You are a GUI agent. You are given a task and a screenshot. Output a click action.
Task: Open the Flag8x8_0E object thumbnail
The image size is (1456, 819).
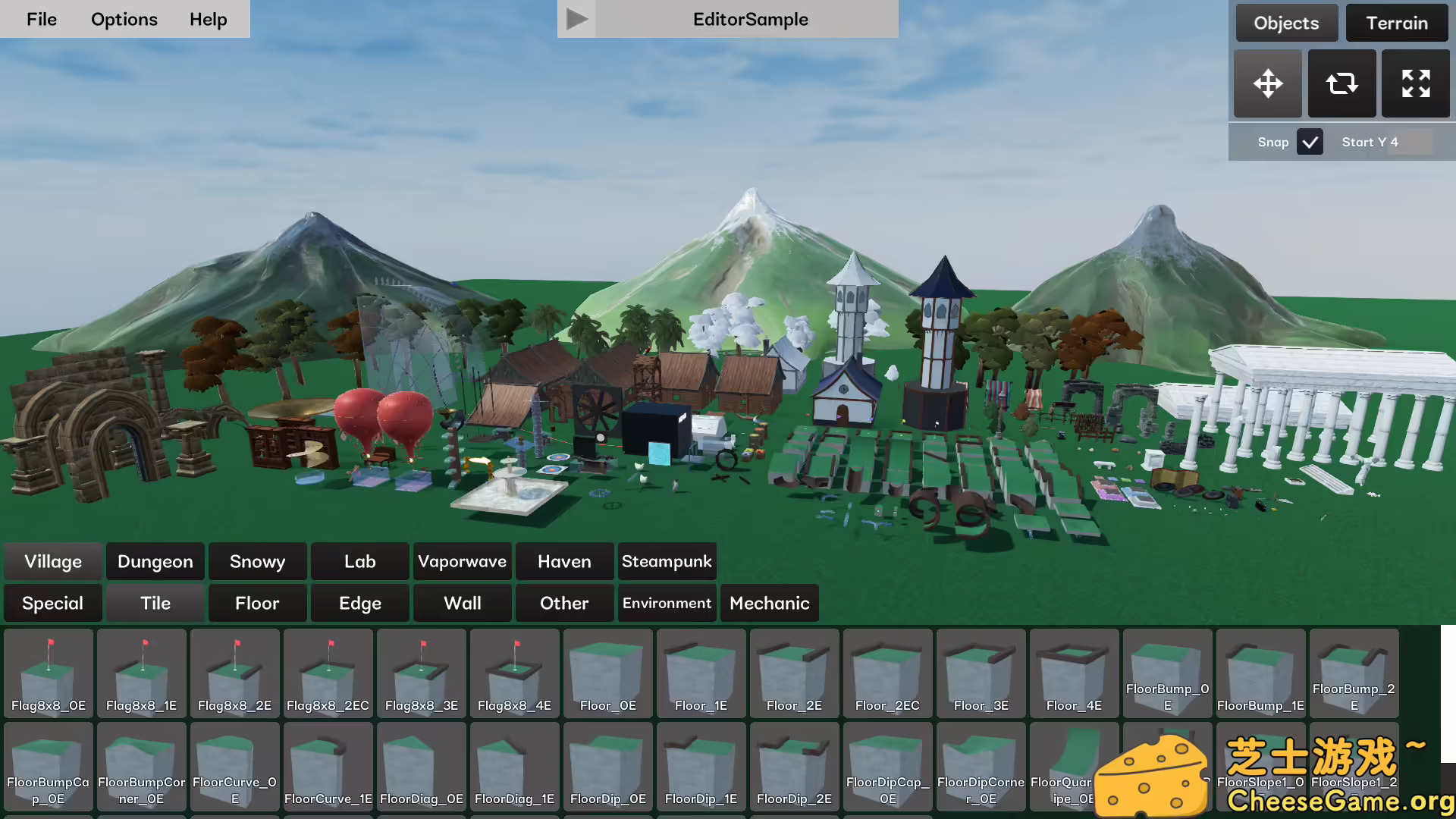[x=48, y=673]
